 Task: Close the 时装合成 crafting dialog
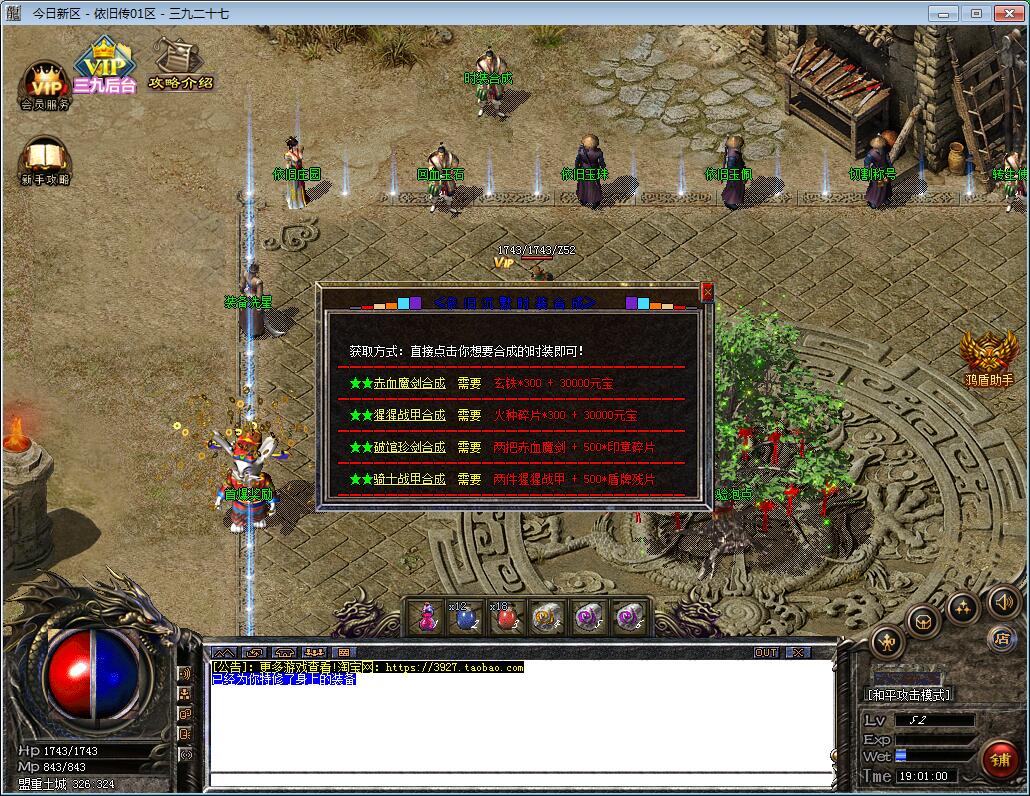(707, 292)
